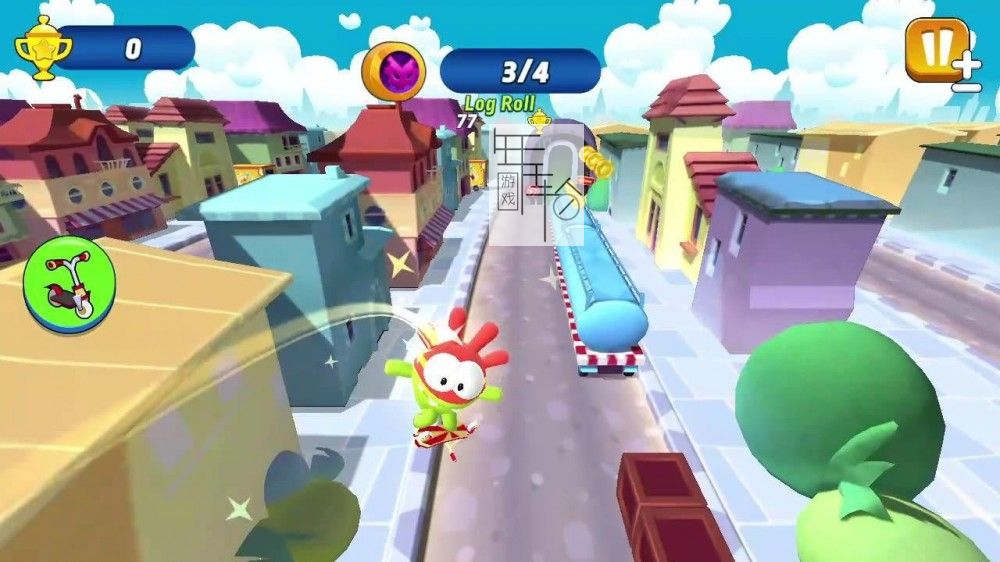Tap the purple cat mission icon
Viewport: 1000px width, 562px height.
(394, 70)
